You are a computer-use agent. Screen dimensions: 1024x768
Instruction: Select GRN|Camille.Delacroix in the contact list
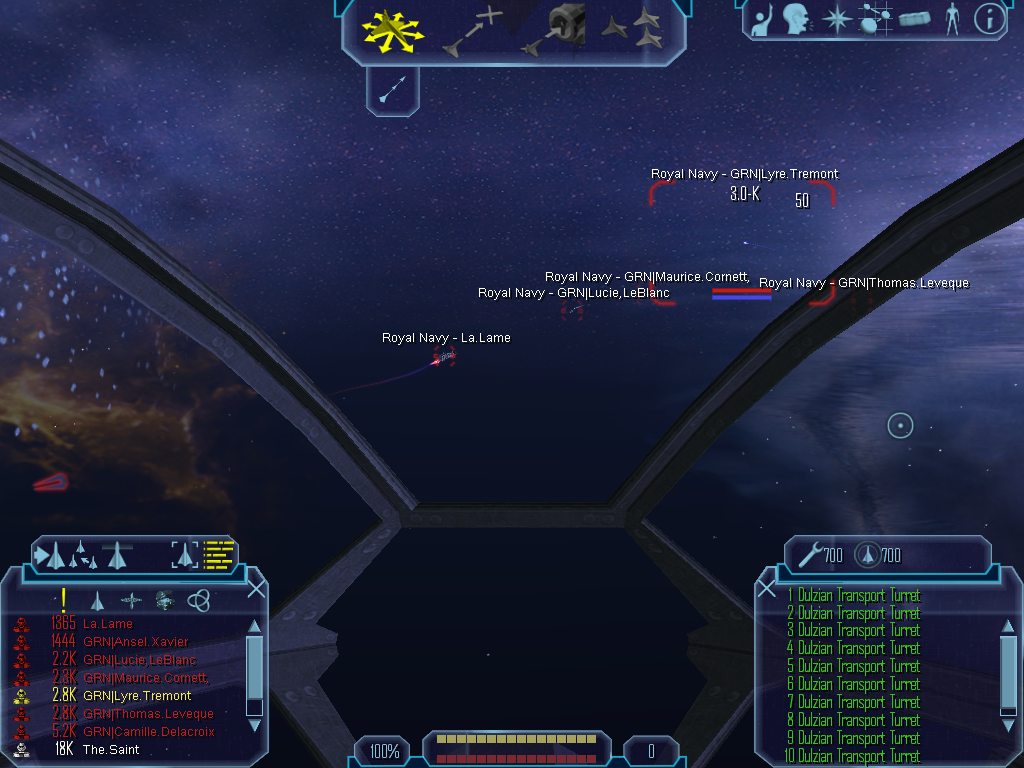coord(148,732)
